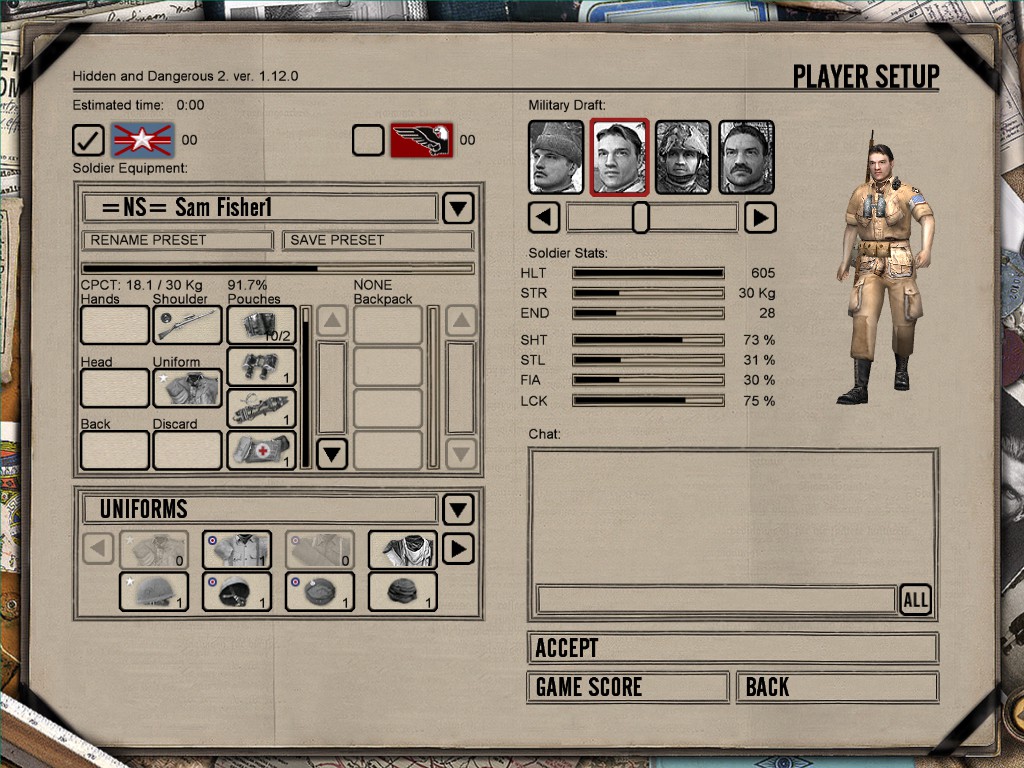Select the soldier portrait with the mustache
The width and height of the screenshot is (1024, 768).
click(746, 157)
